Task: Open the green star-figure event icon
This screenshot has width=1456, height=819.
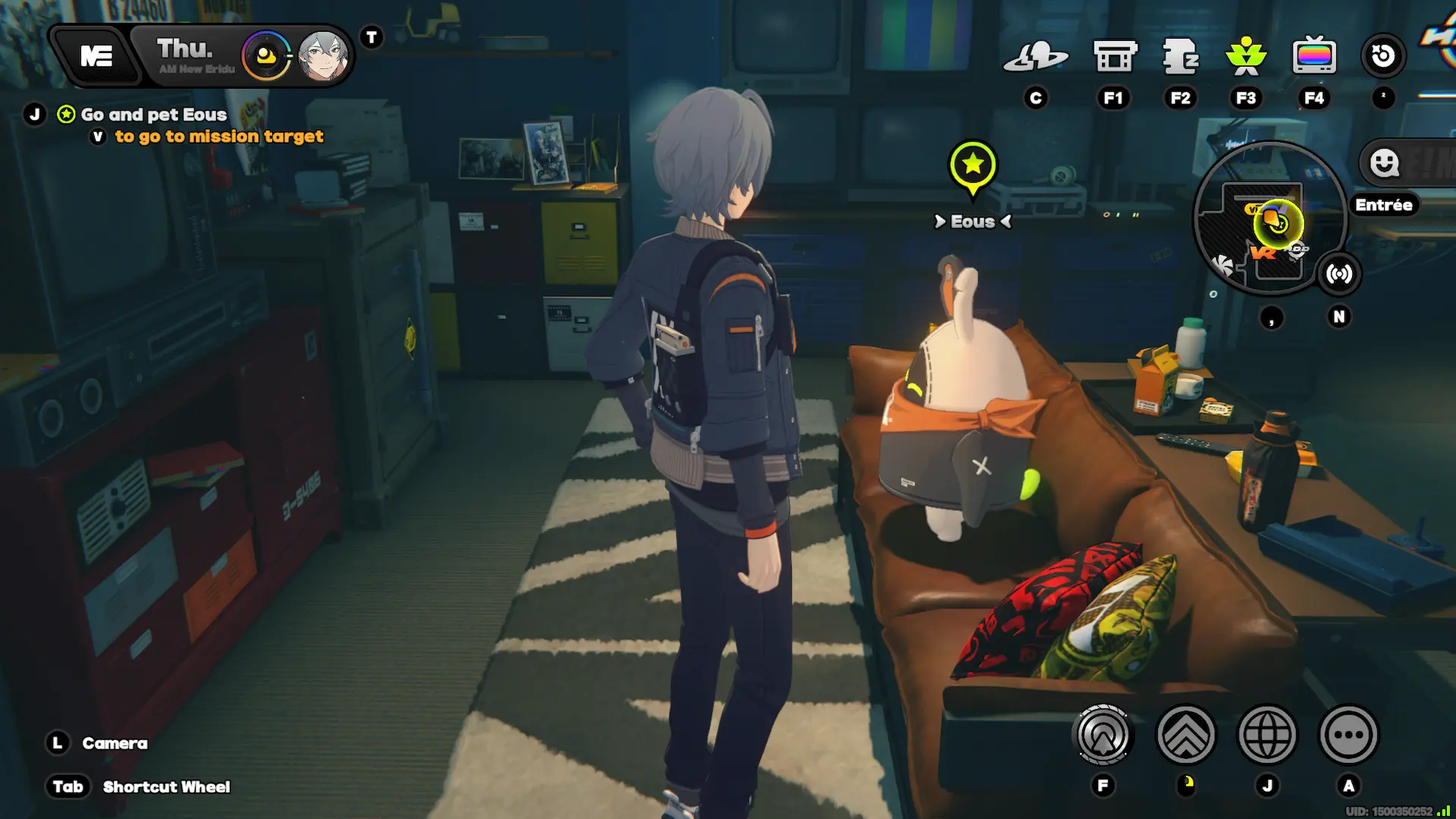Action: [x=1246, y=56]
